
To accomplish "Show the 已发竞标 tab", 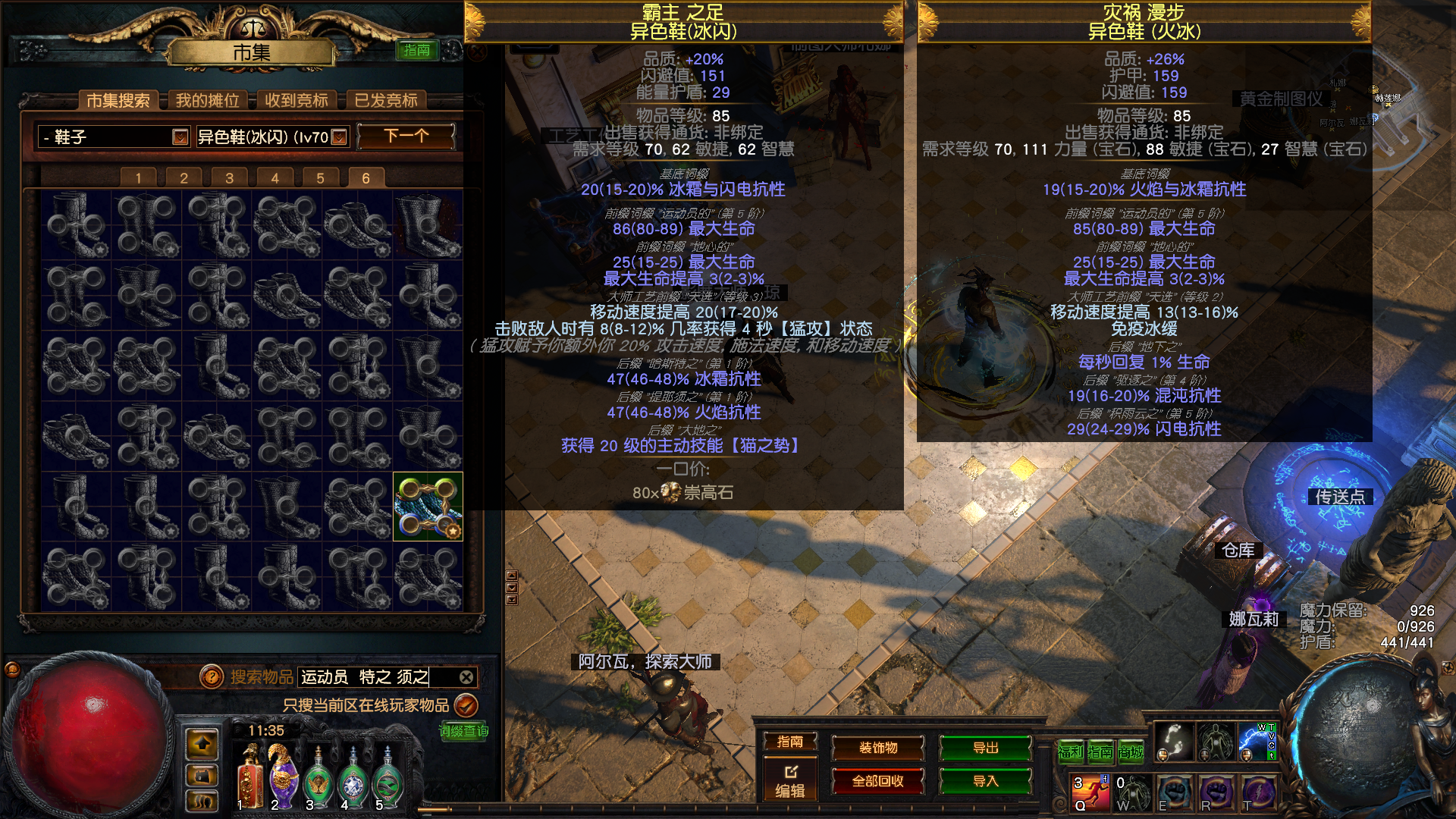I will coord(386,100).
